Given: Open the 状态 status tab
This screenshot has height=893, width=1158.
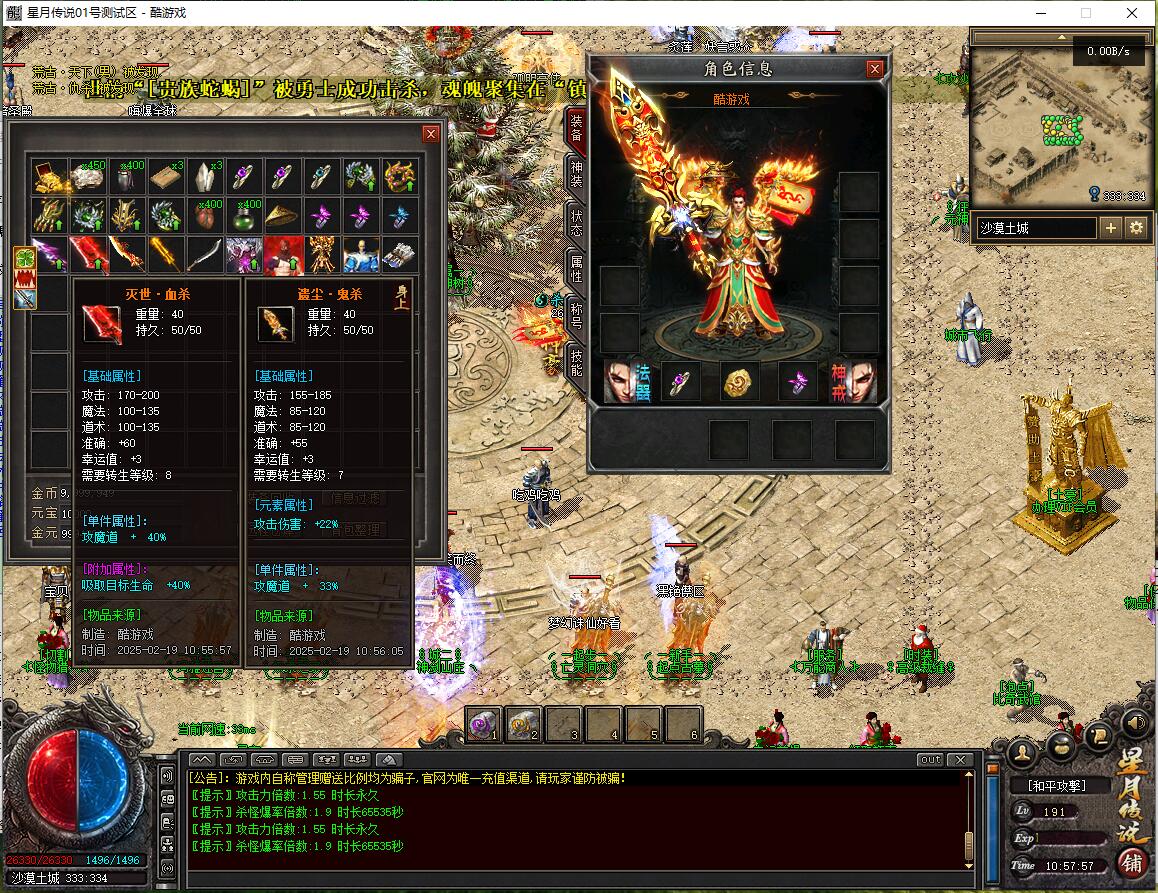Looking at the screenshot, I should point(576,223).
